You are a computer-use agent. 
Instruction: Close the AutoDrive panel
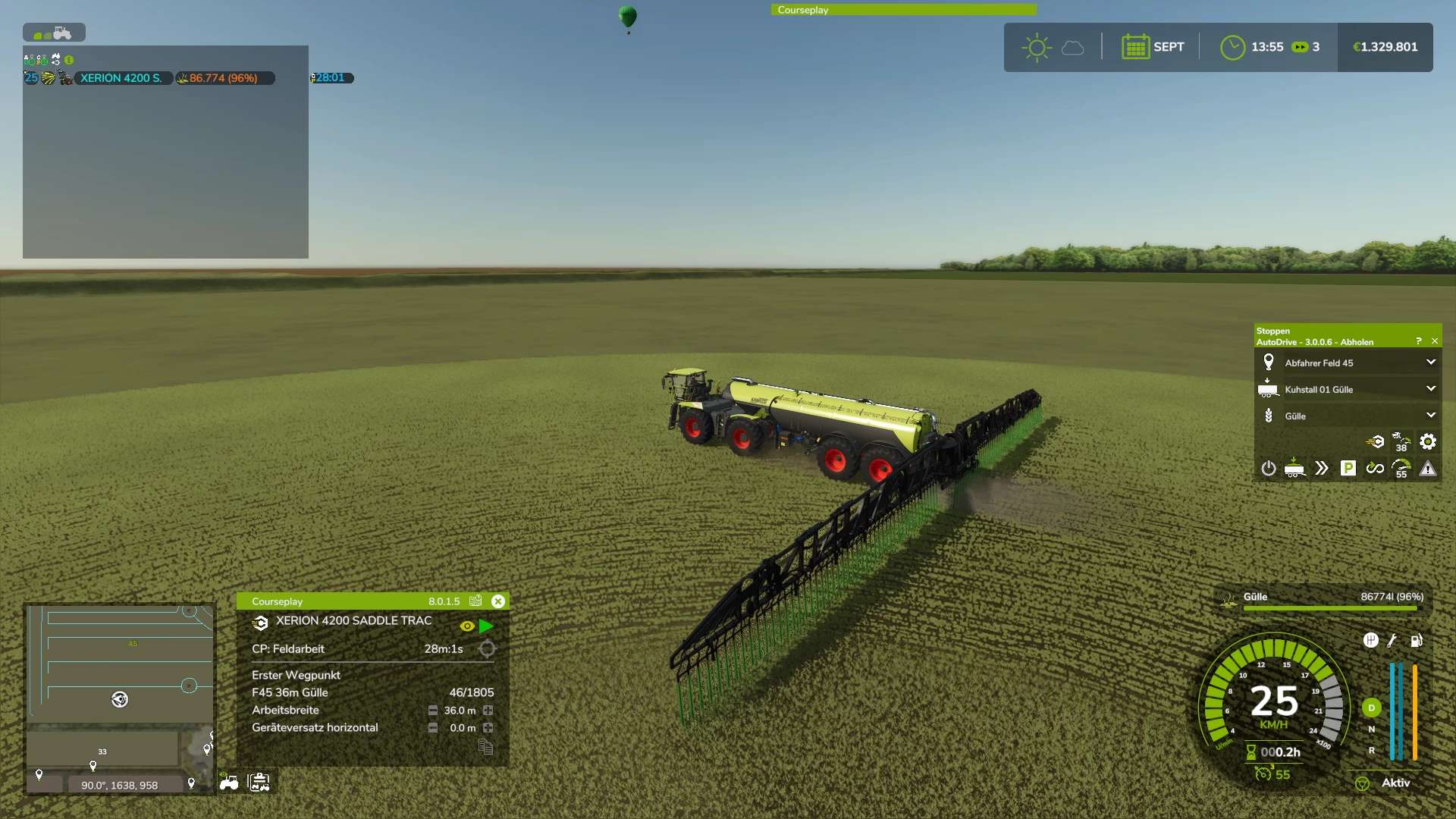point(1434,341)
